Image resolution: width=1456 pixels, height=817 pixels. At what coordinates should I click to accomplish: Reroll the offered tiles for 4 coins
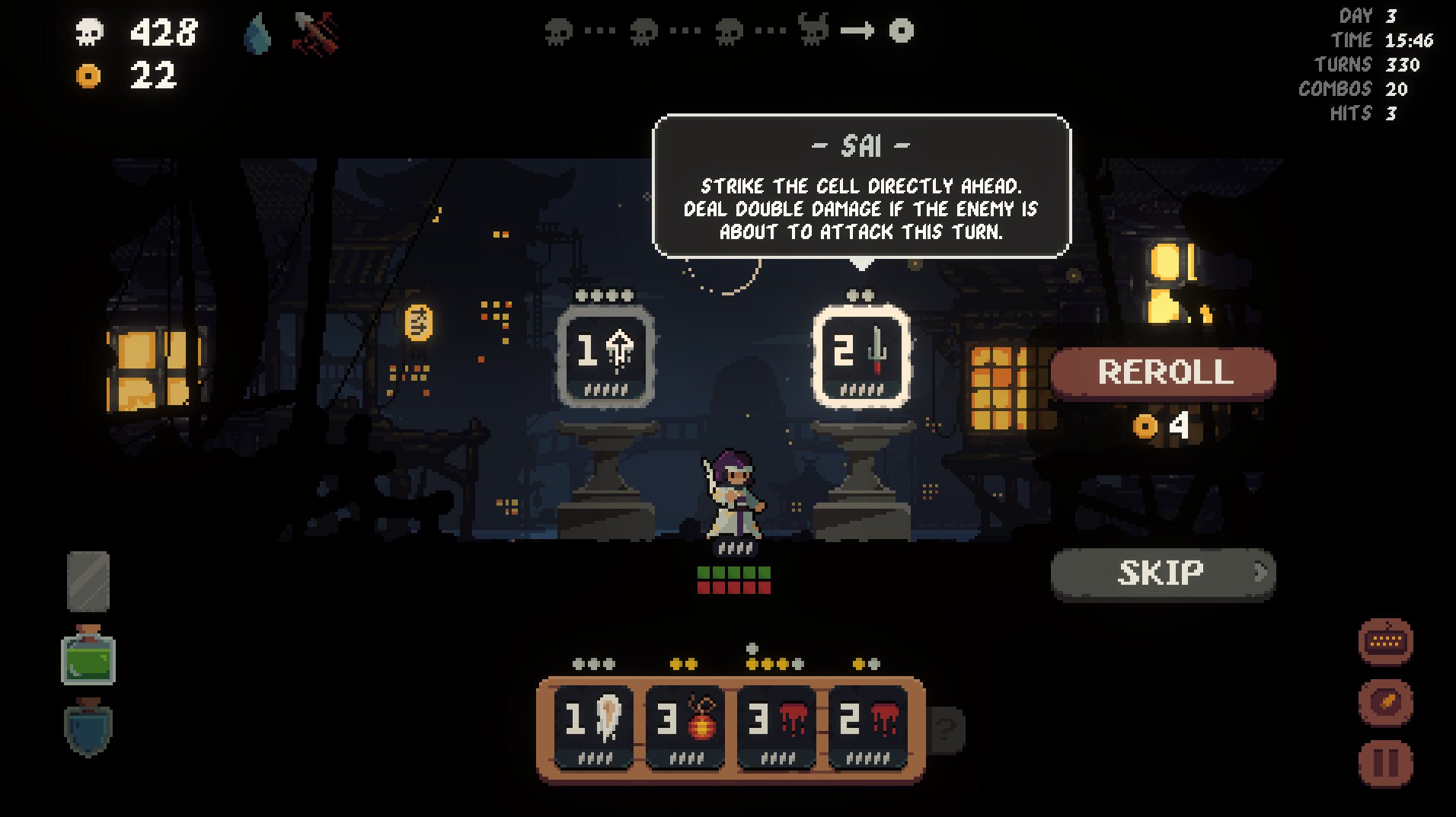pos(1163,372)
